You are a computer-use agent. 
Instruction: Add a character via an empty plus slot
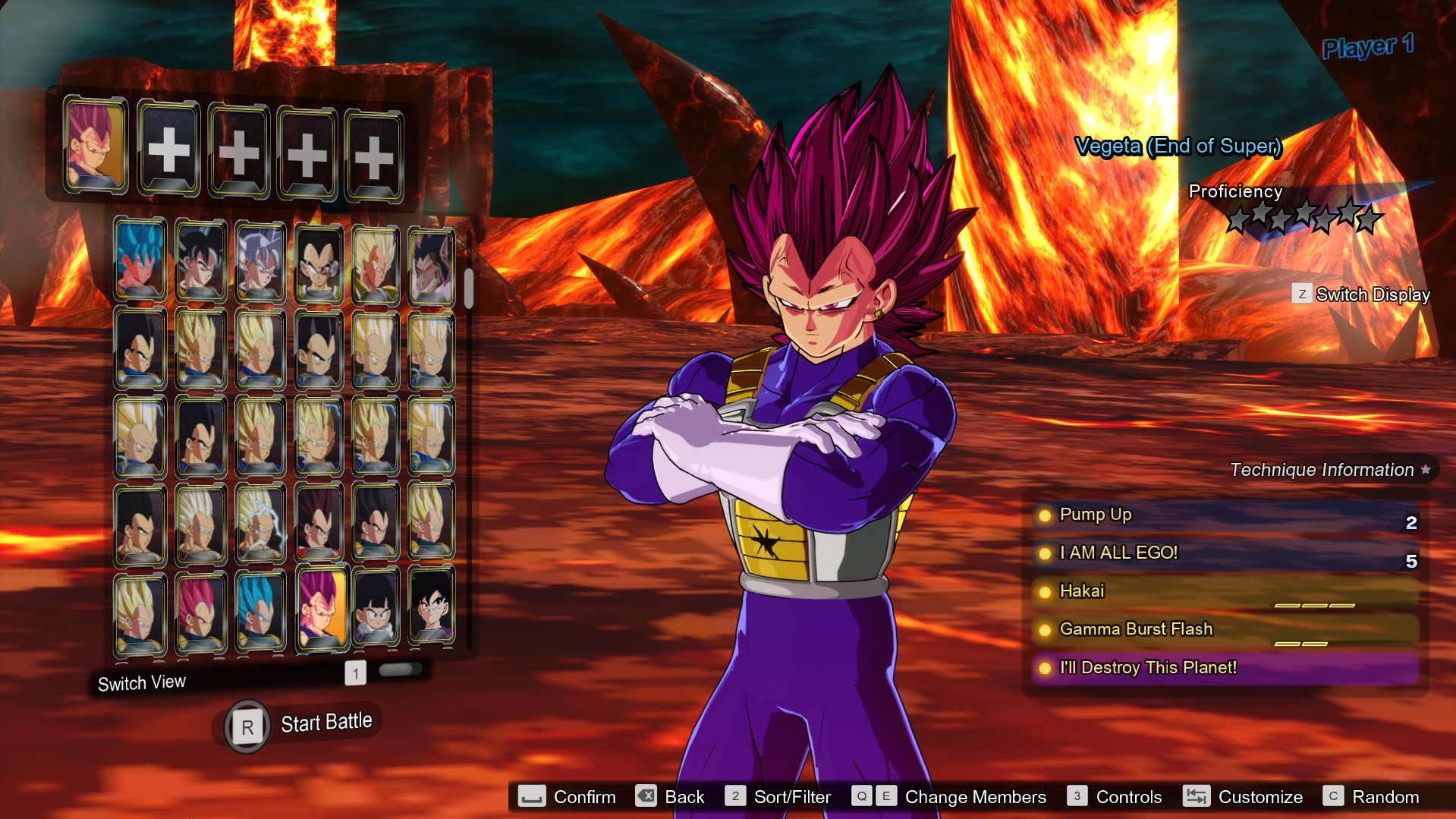click(x=168, y=149)
